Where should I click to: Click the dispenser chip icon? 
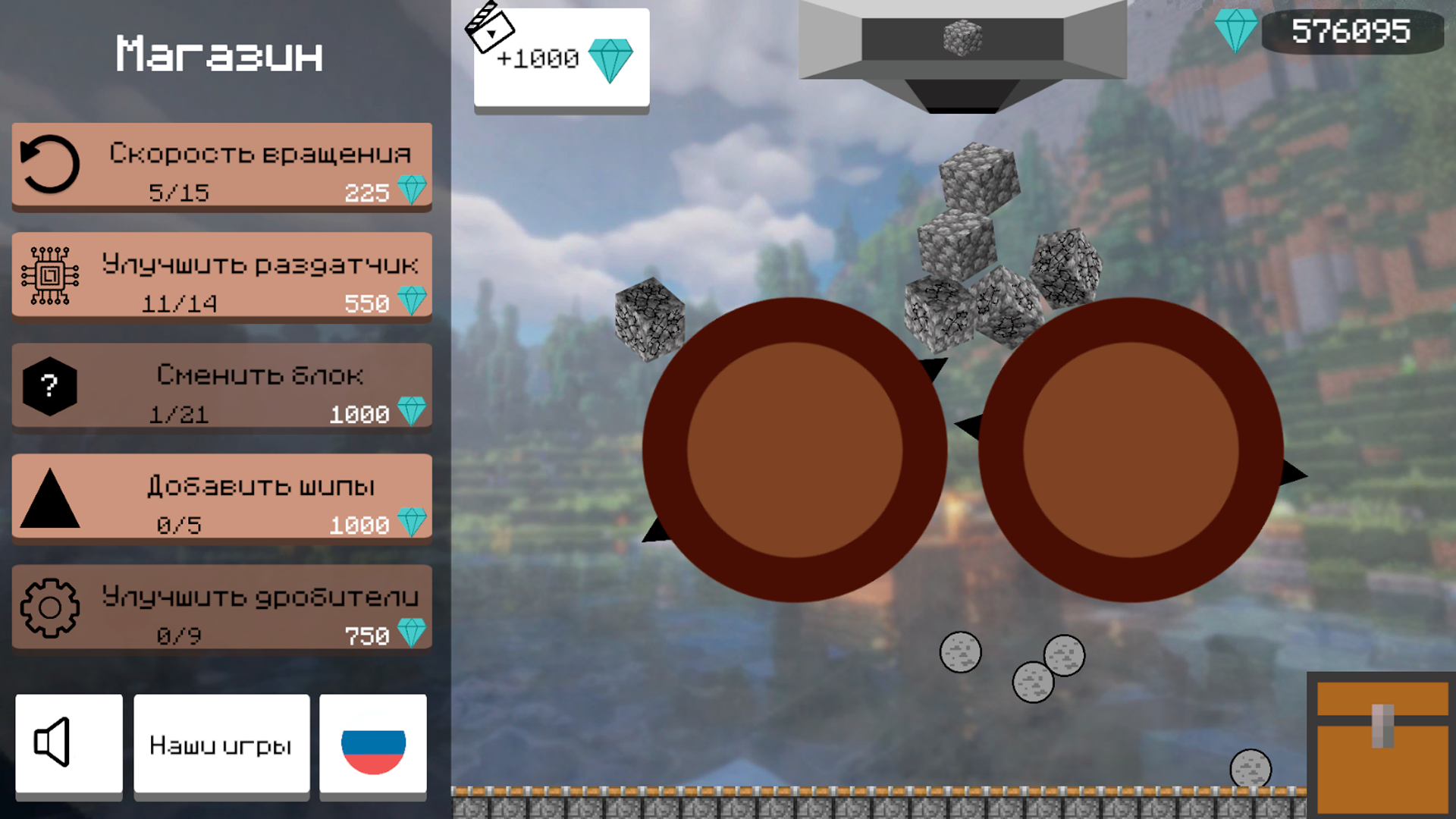[x=49, y=275]
